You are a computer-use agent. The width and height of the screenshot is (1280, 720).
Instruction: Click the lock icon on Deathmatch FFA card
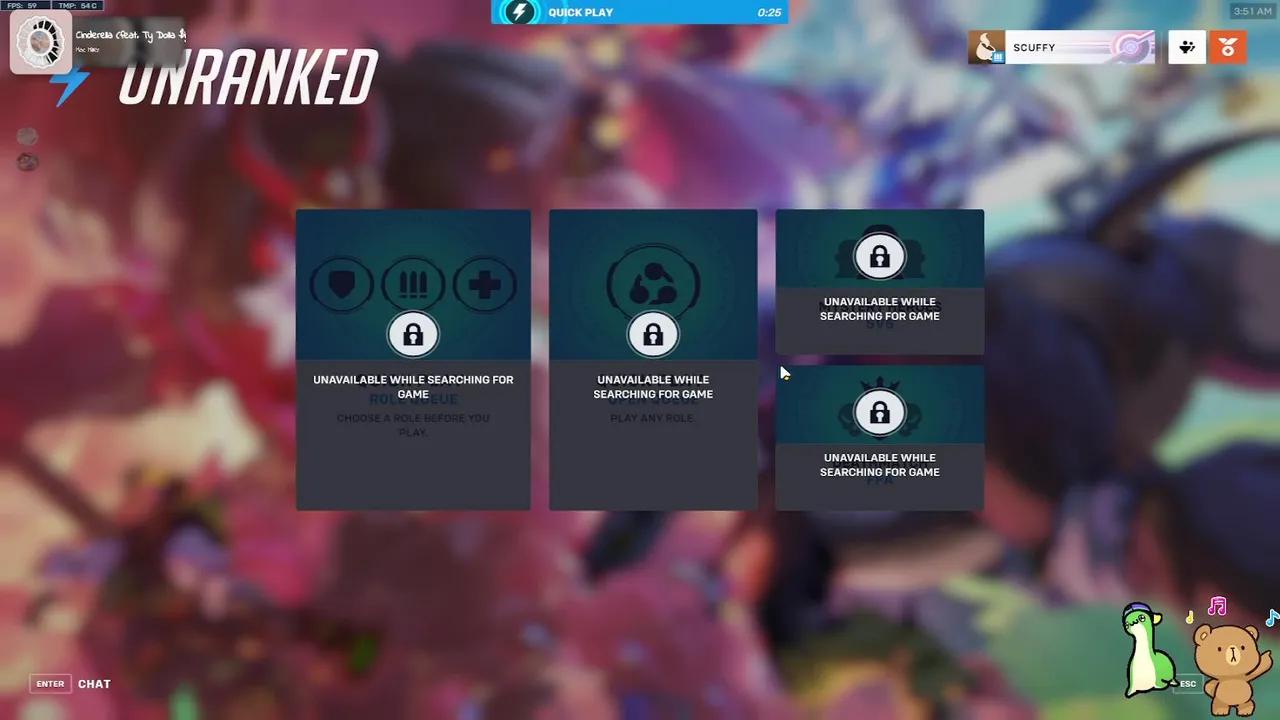point(880,412)
